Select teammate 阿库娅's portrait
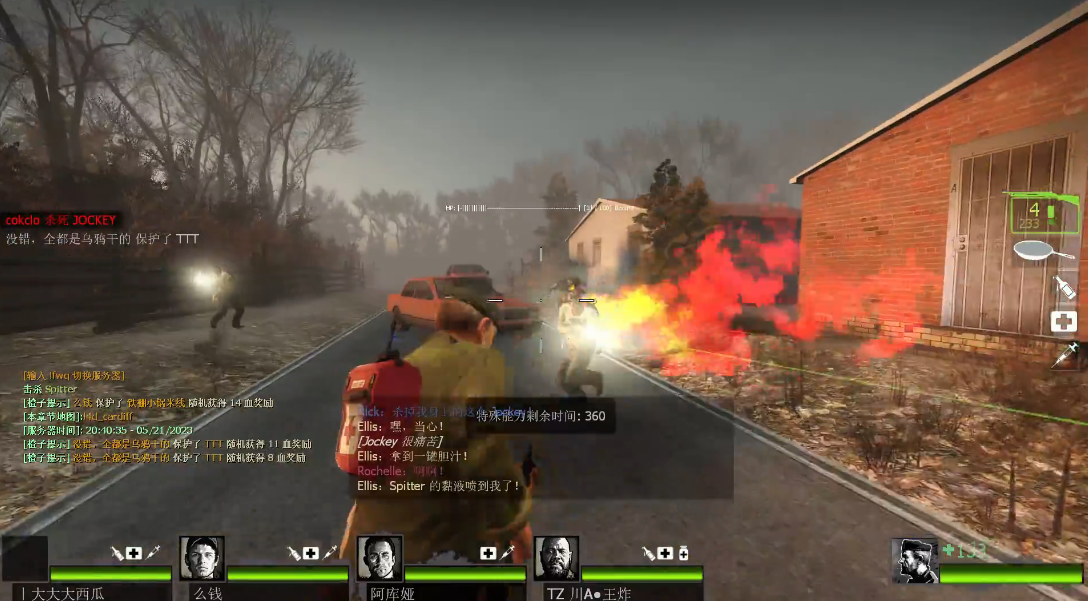 (x=379, y=558)
